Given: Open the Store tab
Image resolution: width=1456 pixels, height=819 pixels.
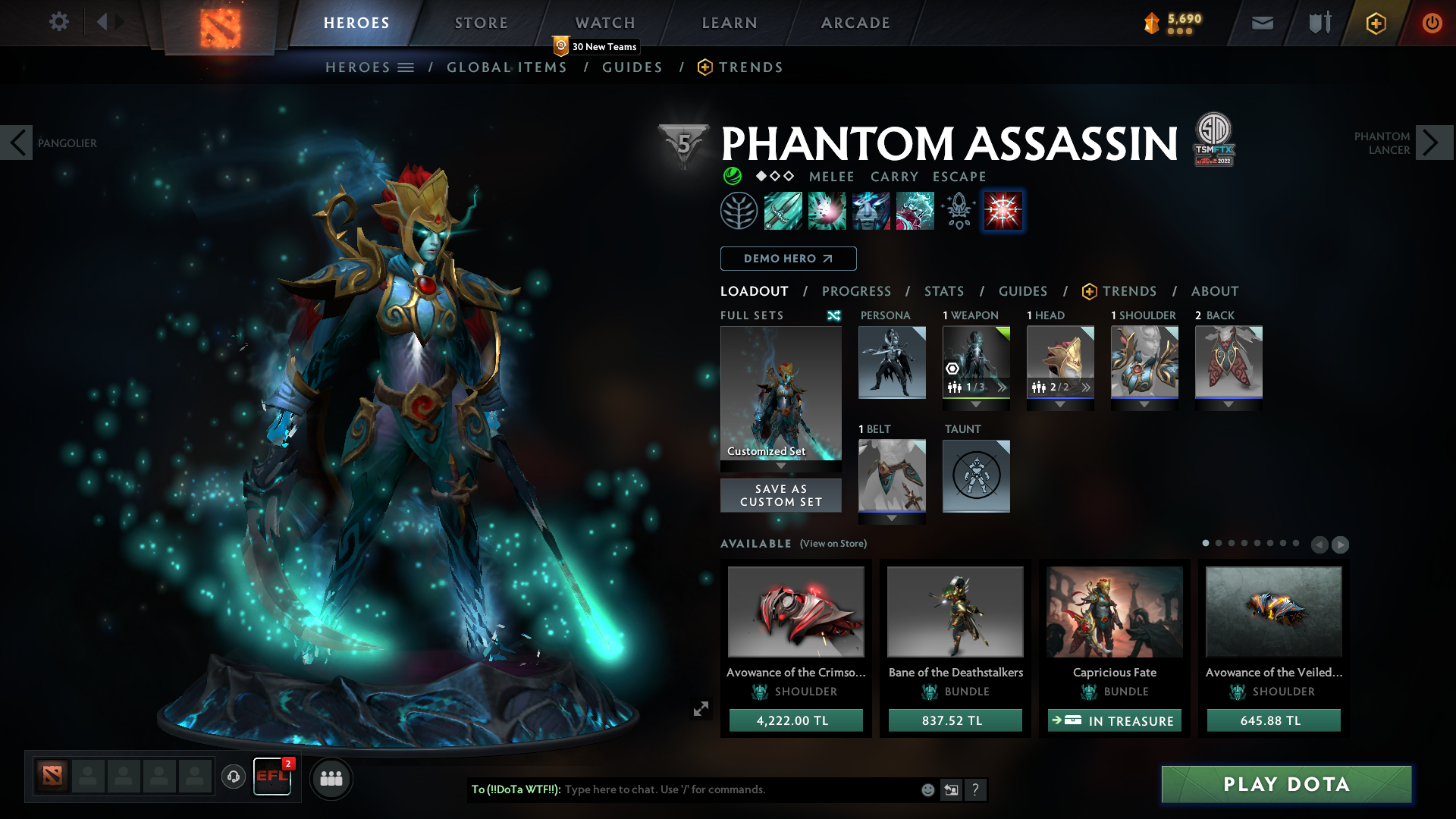Looking at the screenshot, I should tap(481, 23).
